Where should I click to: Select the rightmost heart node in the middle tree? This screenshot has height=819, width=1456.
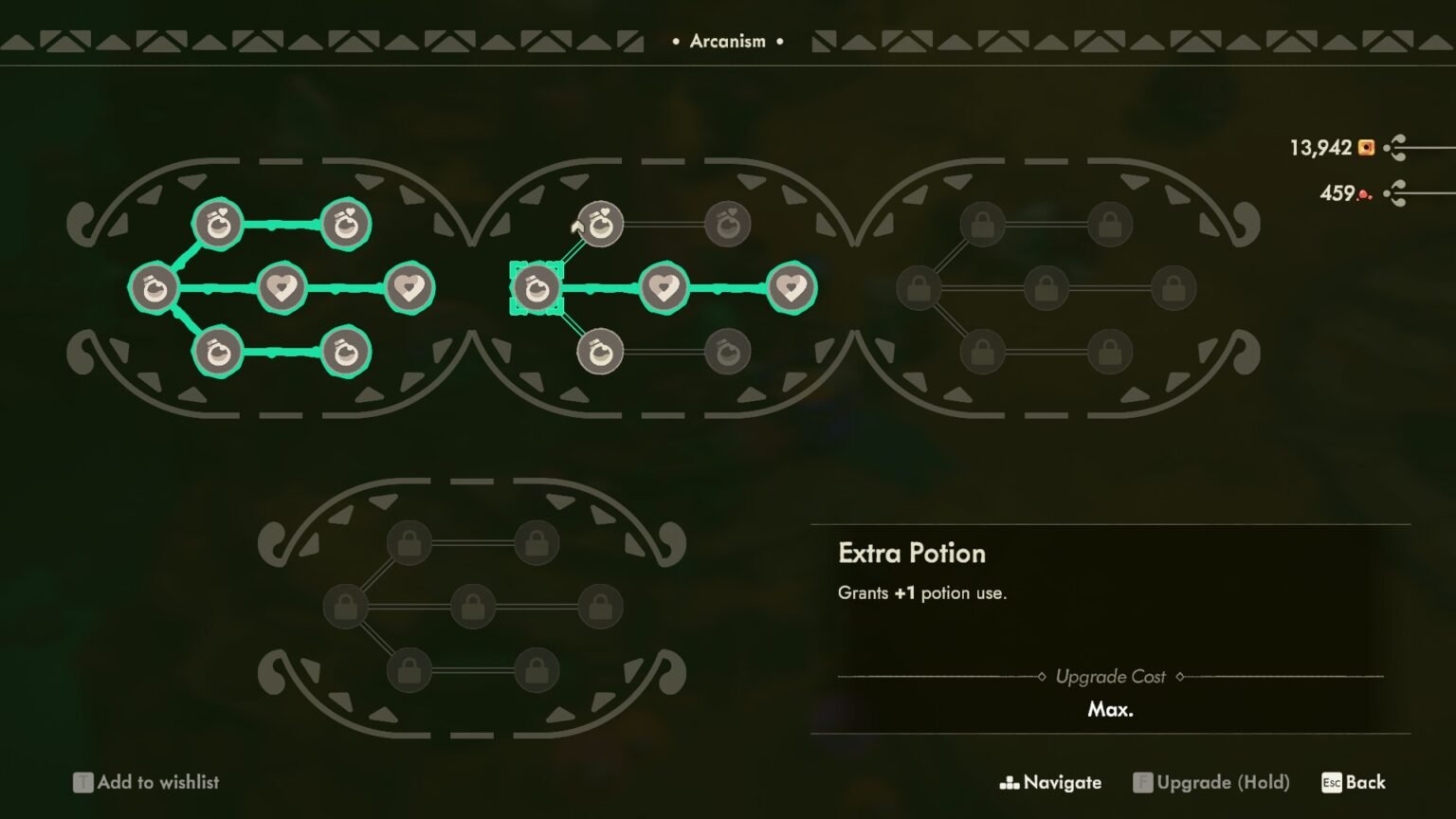click(792, 287)
